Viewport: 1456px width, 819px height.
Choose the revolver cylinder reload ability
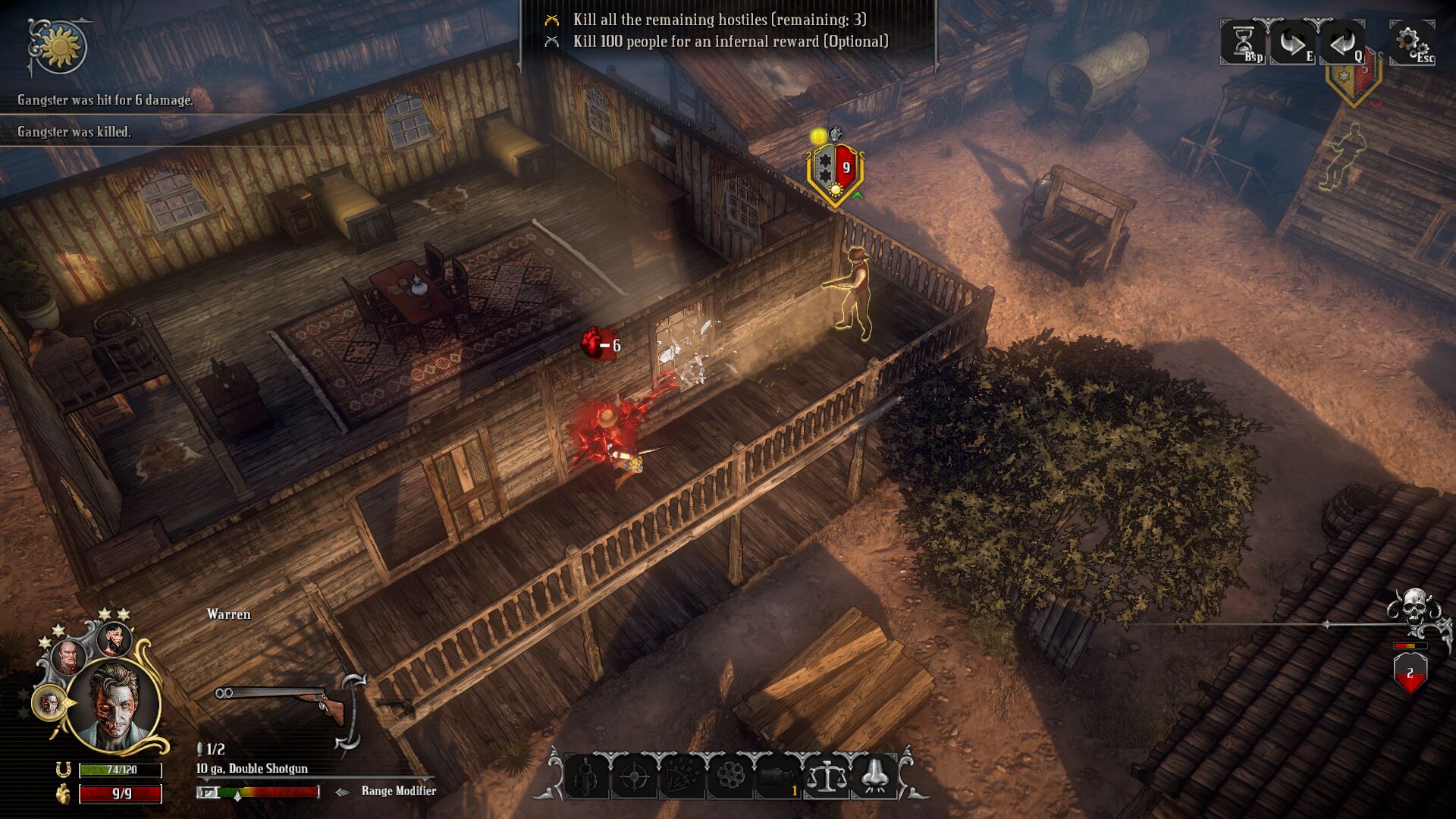(730, 777)
